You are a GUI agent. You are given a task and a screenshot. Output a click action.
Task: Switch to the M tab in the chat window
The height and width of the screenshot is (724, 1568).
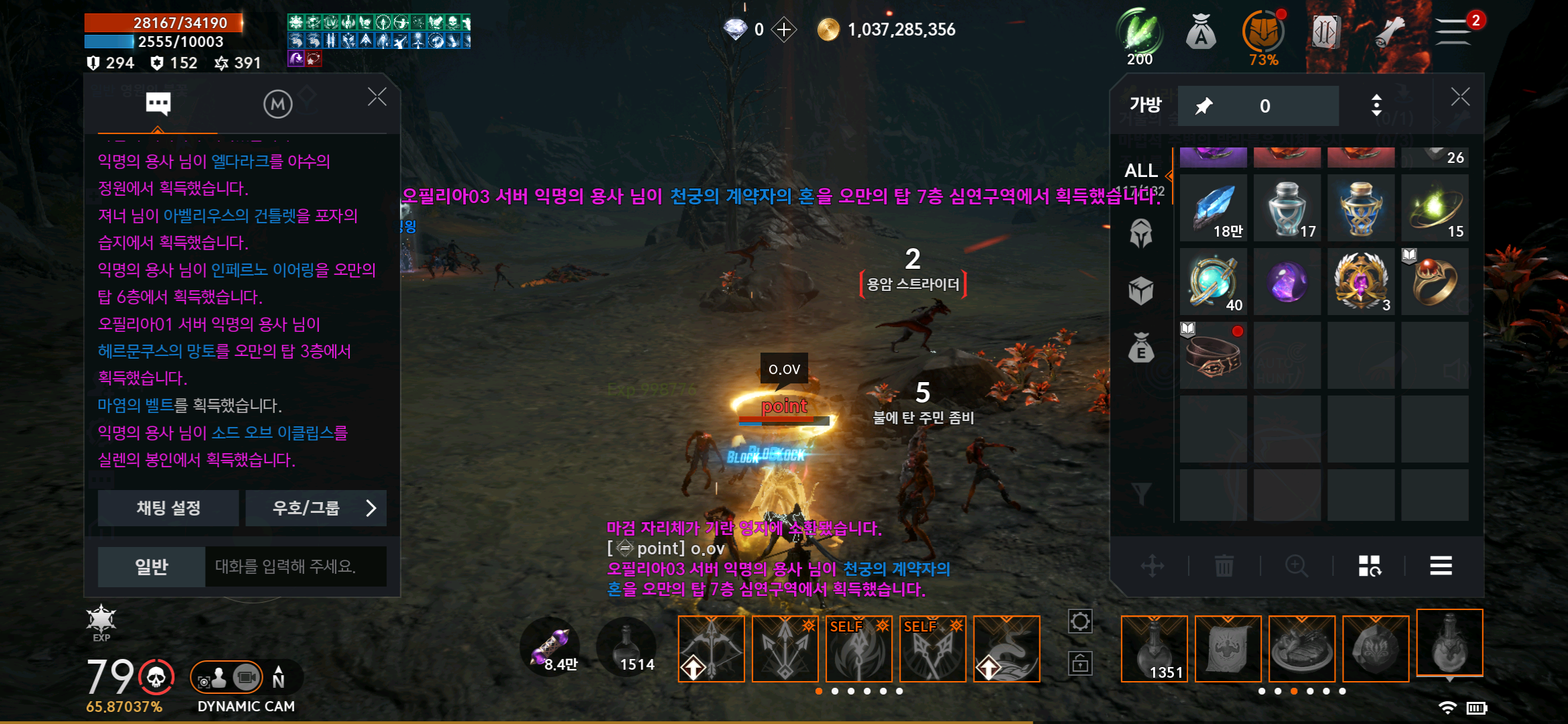[x=278, y=104]
